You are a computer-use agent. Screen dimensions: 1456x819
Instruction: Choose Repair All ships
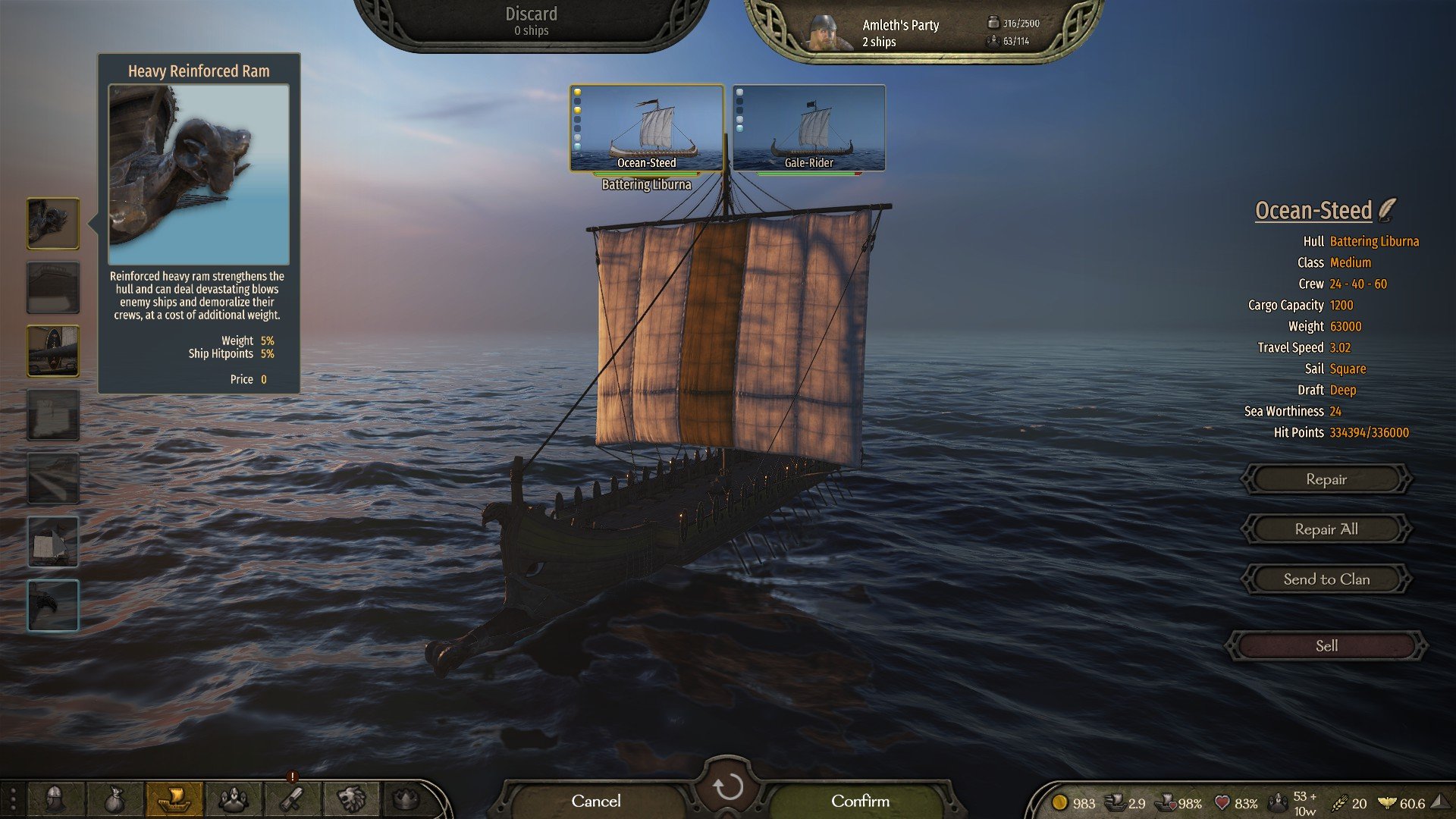1326,529
